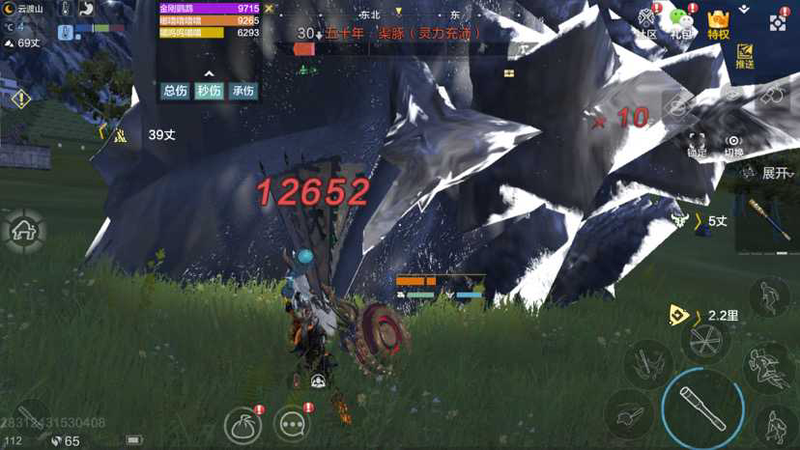Viewport: 800px width, 450px height.
Task: Activate the crouching figure stance button
Action: (774, 425)
